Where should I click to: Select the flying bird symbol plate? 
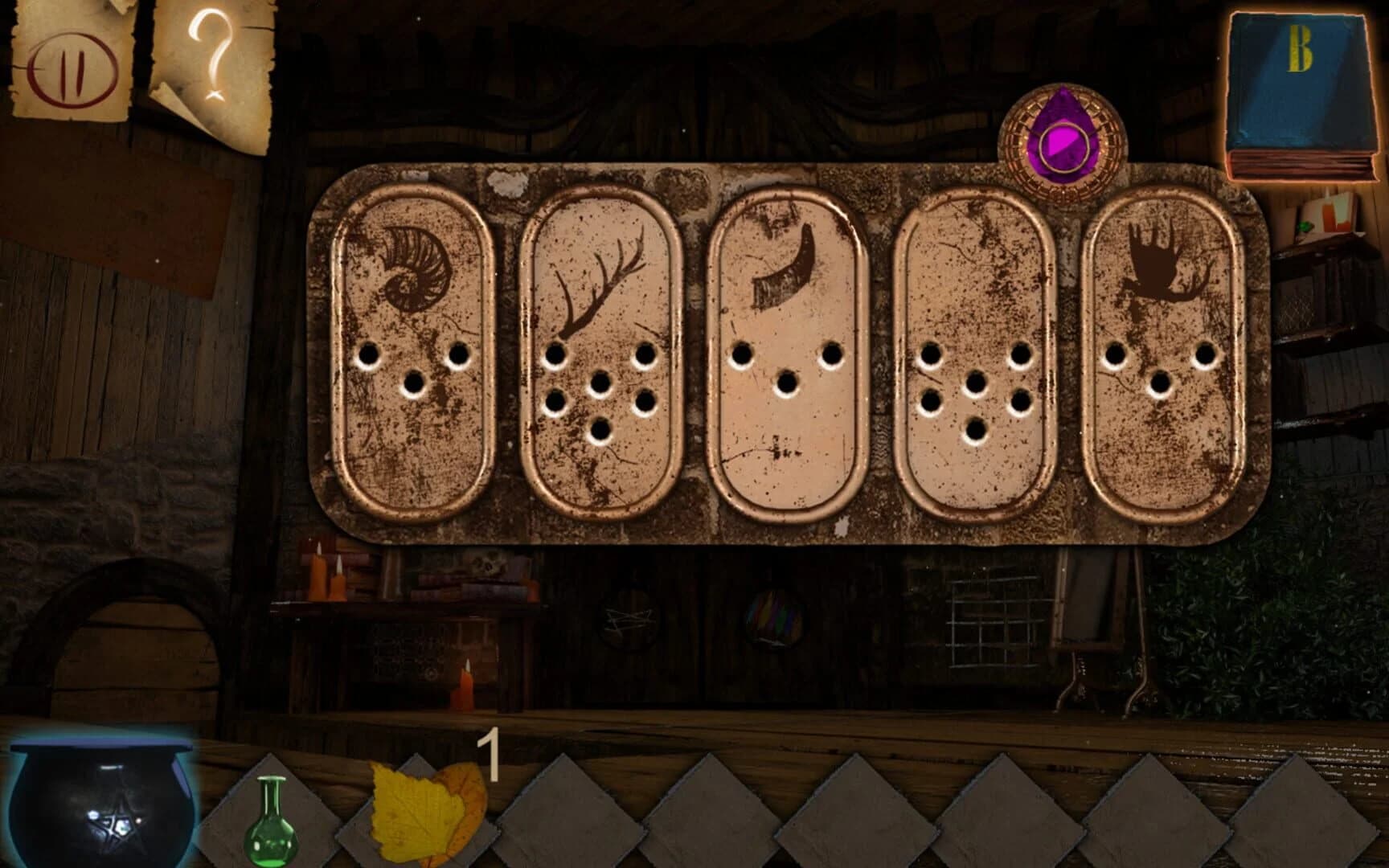tap(1157, 346)
